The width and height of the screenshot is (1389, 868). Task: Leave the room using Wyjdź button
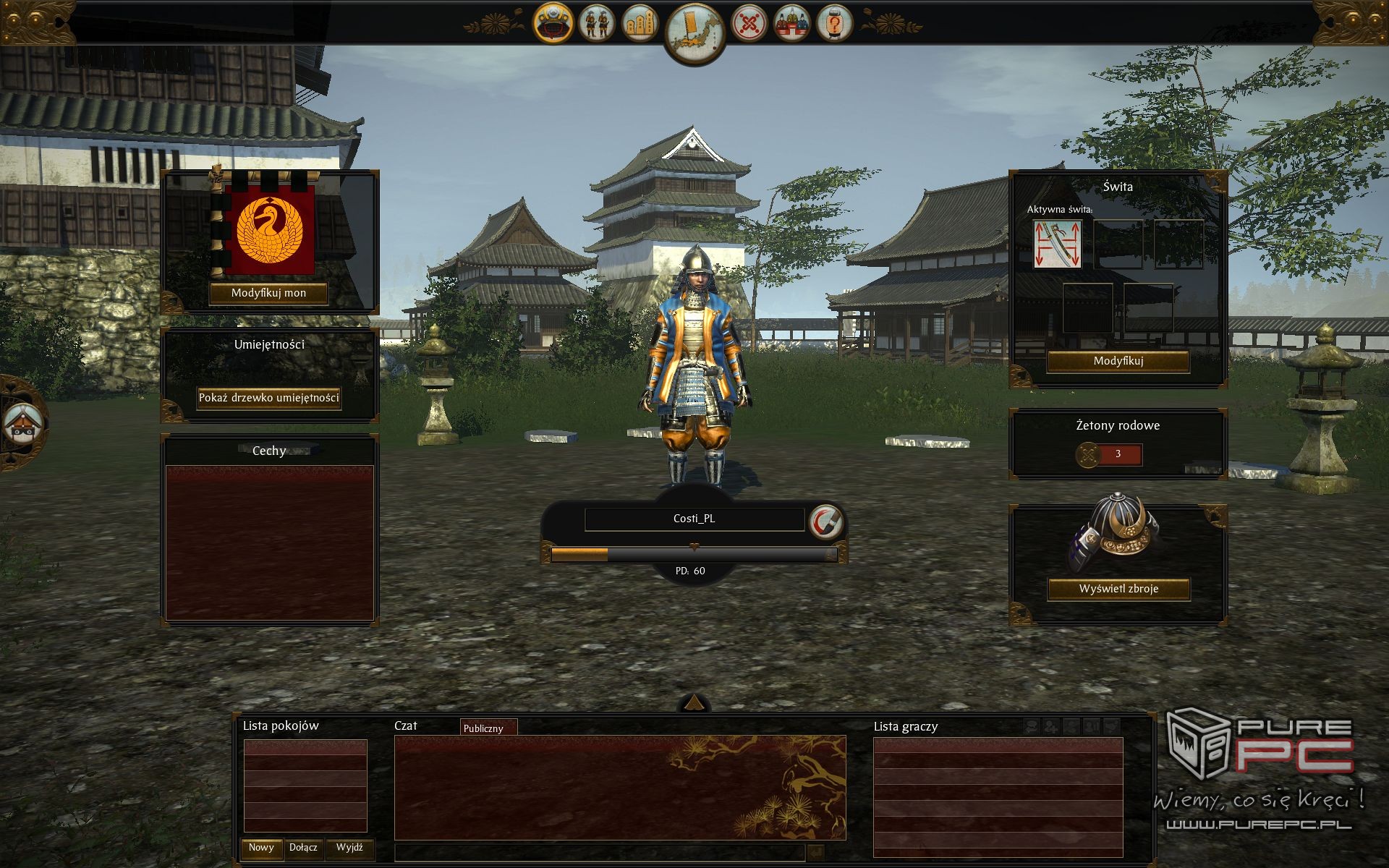pos(349,848)
